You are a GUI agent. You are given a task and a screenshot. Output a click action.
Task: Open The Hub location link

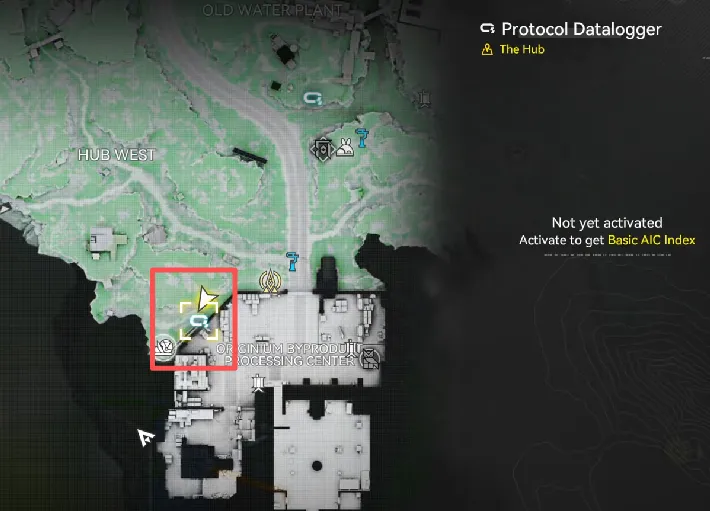pos(522,49)
